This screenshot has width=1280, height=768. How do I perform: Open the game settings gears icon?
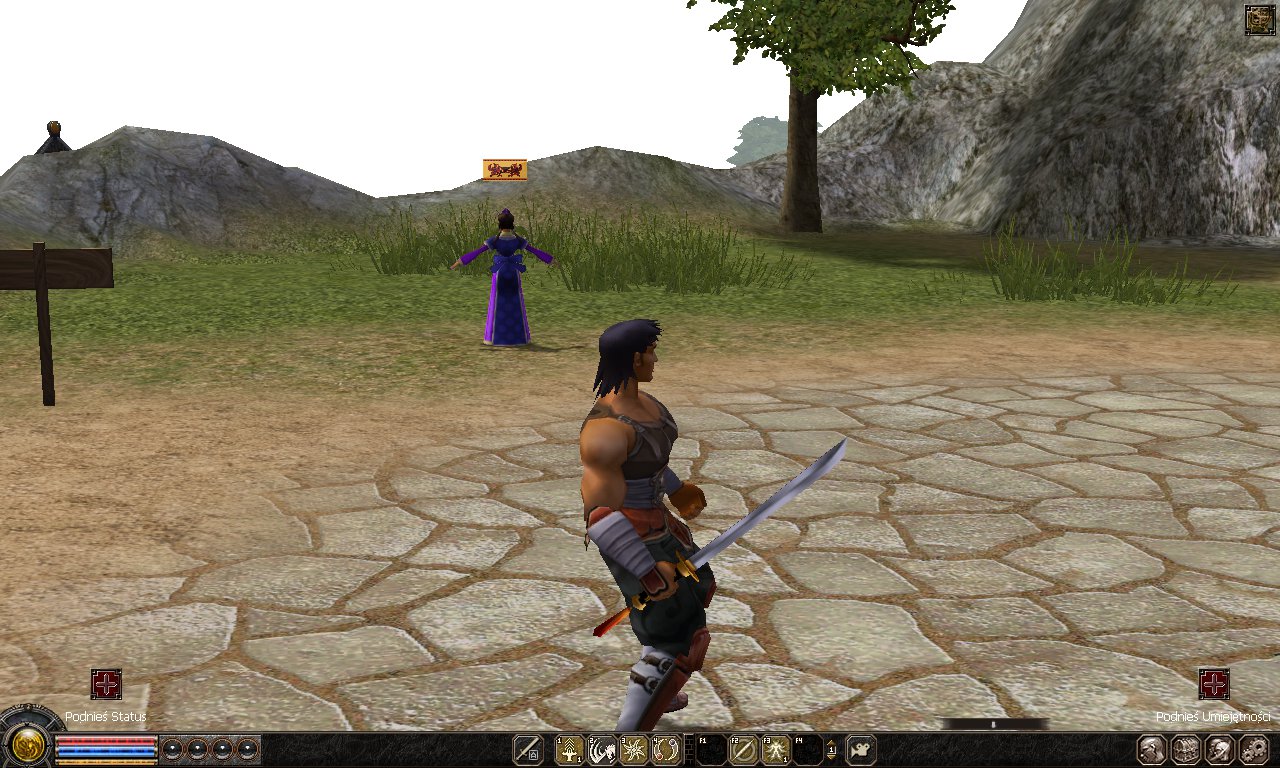1253,748
